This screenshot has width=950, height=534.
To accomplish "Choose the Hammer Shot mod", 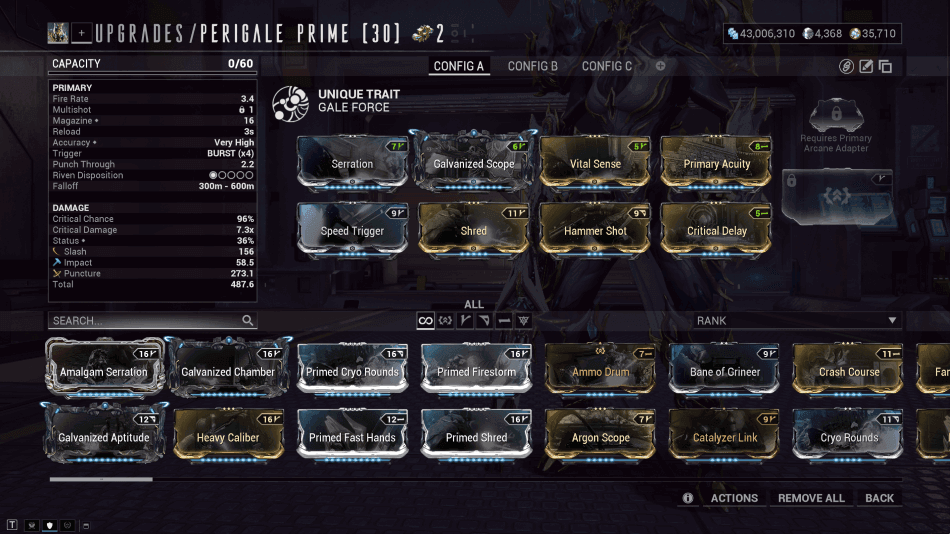I will pyautogui.click(x=595, y=230).
